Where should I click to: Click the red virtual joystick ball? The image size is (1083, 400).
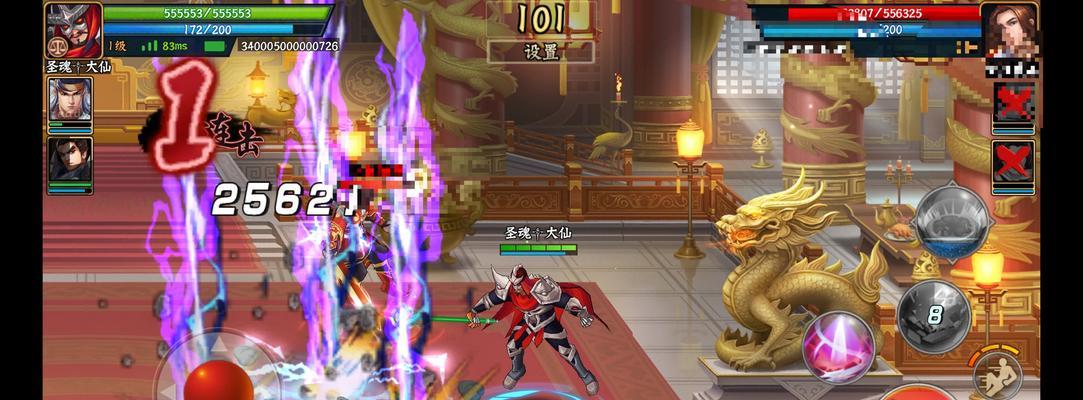click(x=218, y=382)
